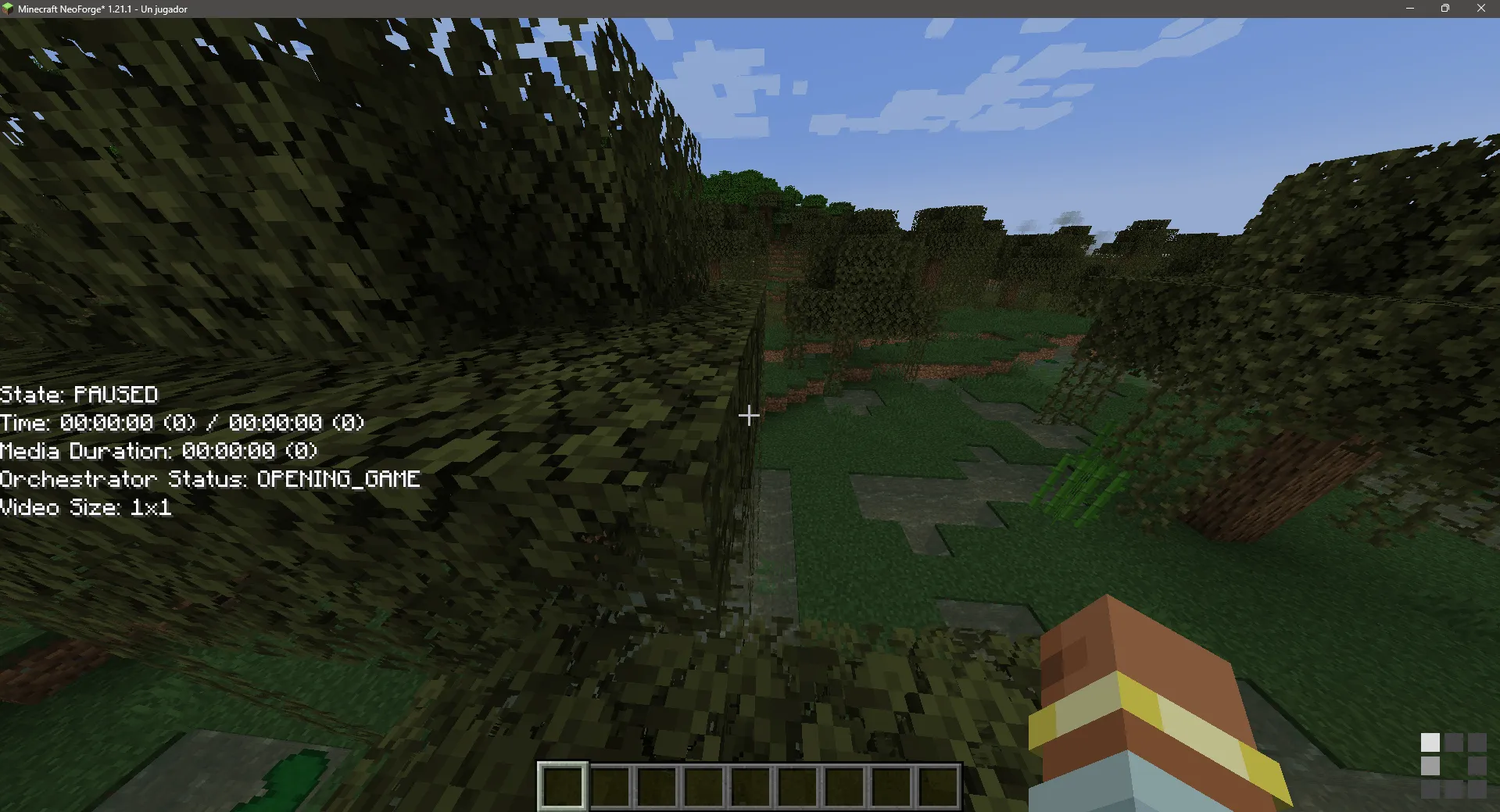Click the crosshair at screen center

pos(749,415)
